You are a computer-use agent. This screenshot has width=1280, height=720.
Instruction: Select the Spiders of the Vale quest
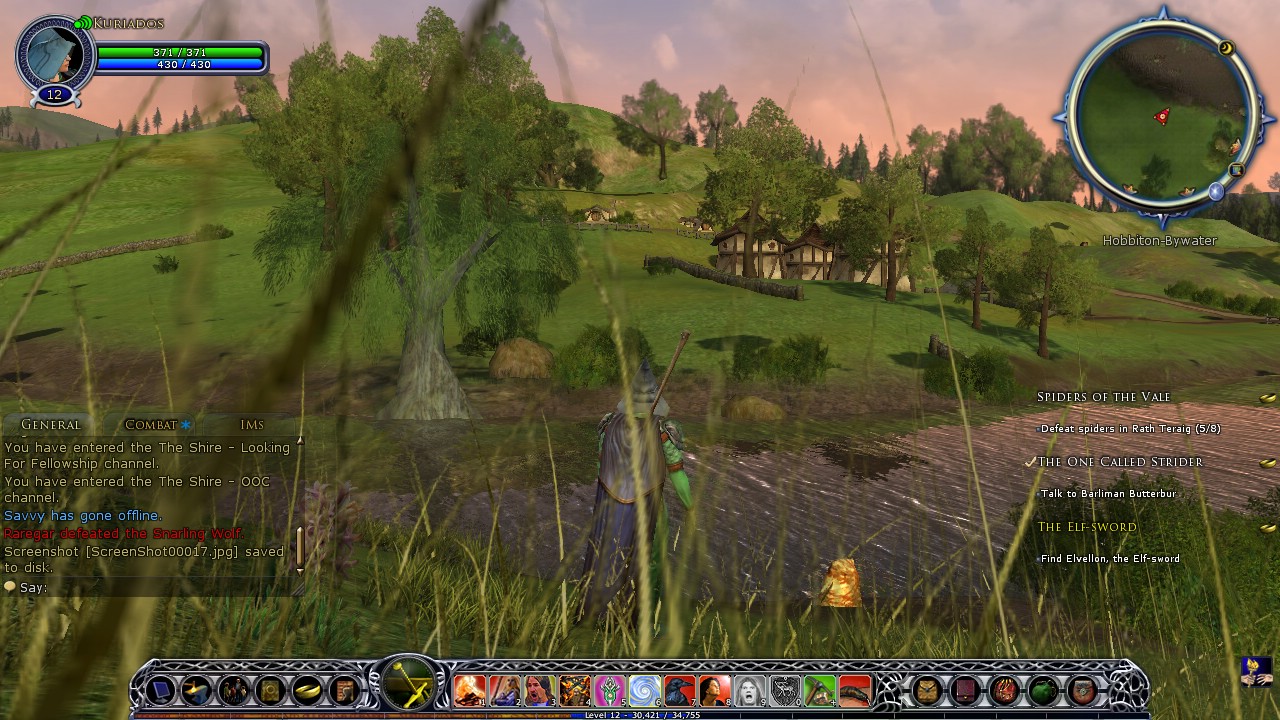point(1103,397)
